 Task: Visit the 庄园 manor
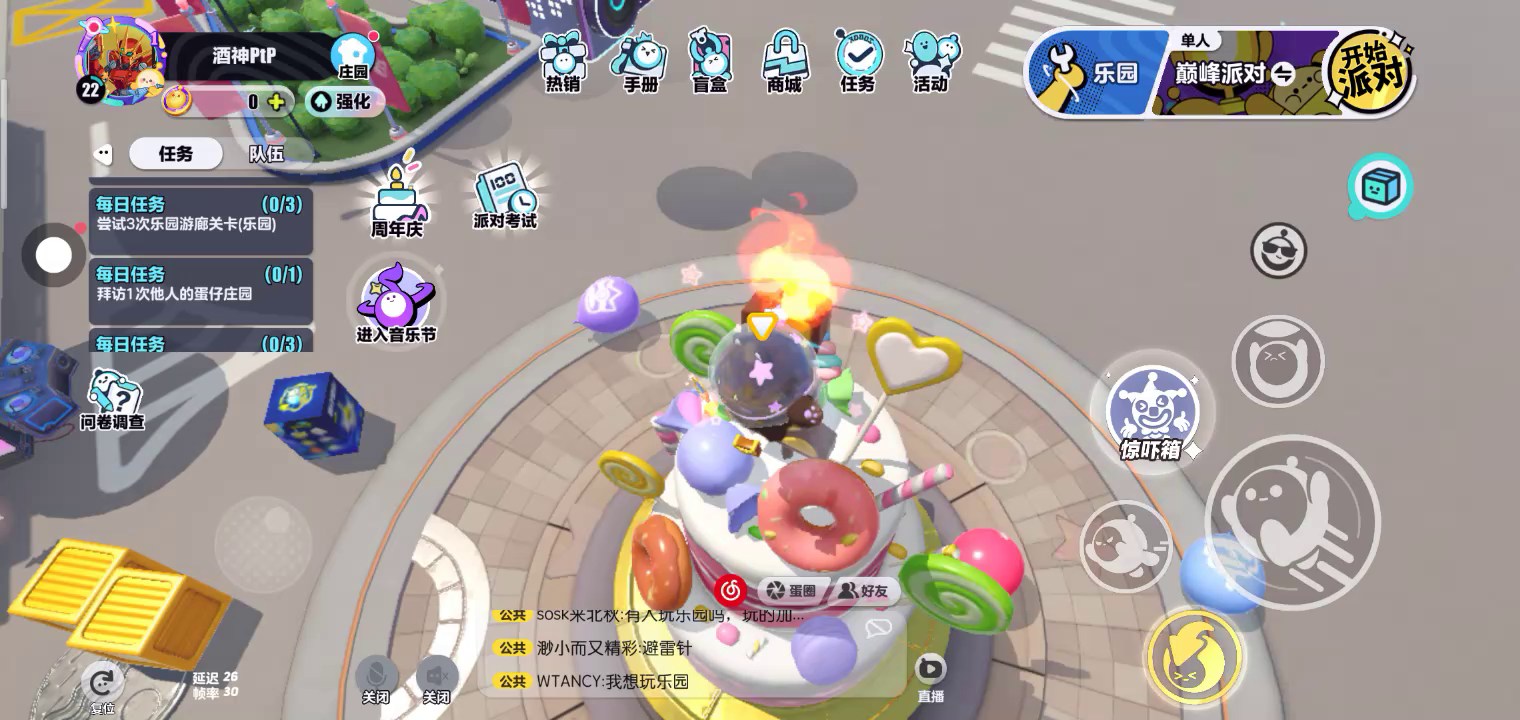353,56
